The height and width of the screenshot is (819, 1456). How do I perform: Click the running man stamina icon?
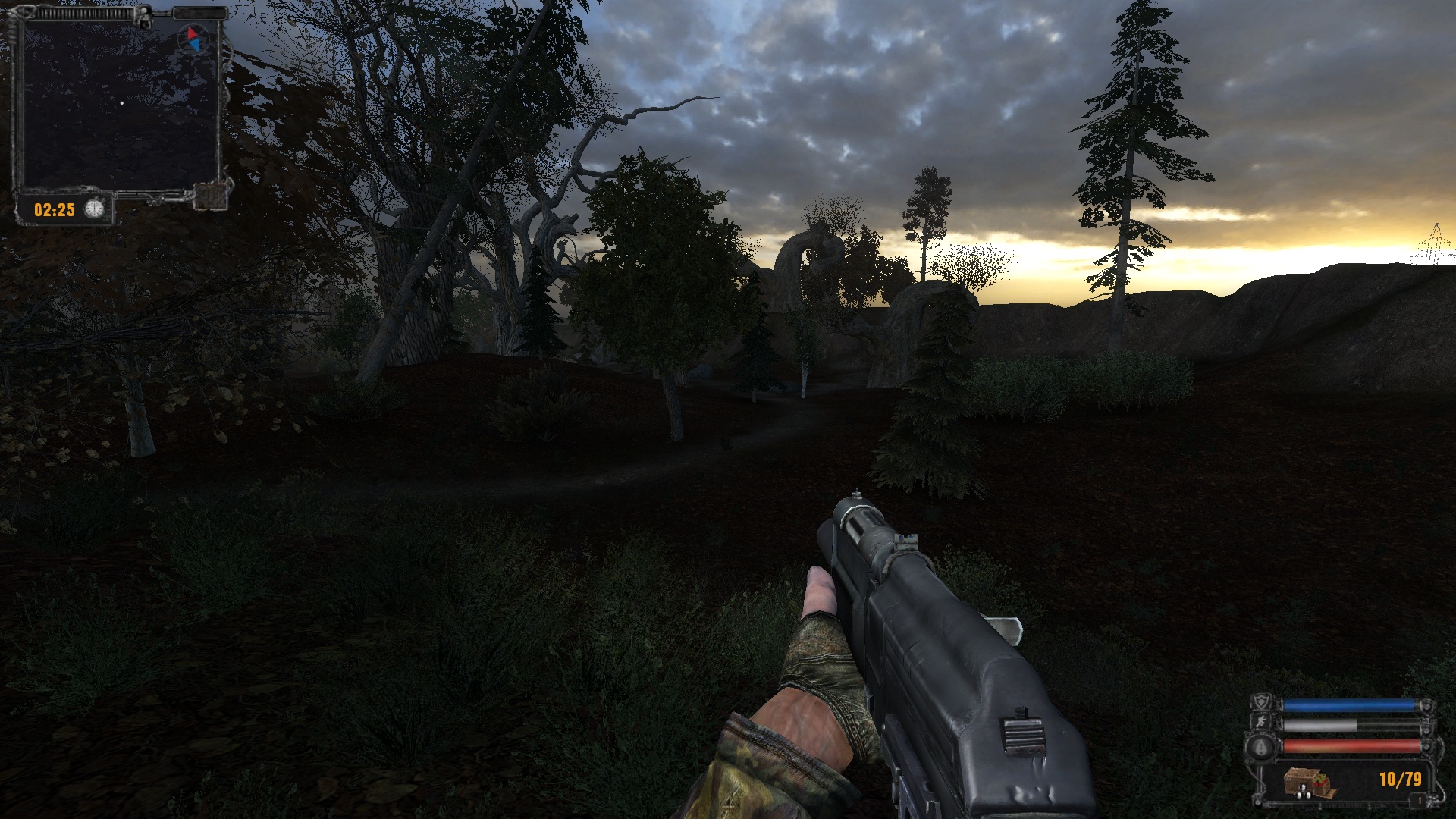[x=1262, y=723]
